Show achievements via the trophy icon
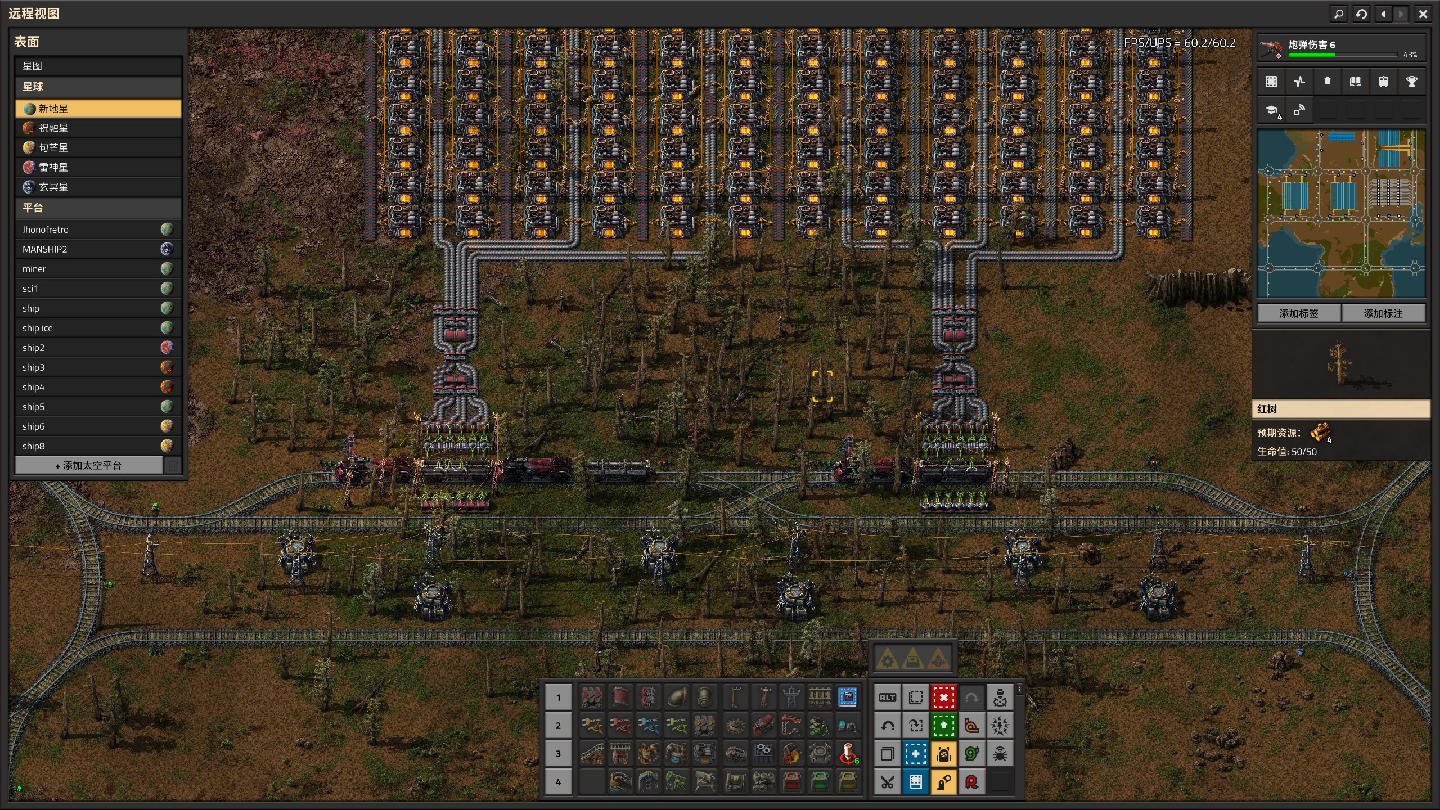 click(1411, 82)
